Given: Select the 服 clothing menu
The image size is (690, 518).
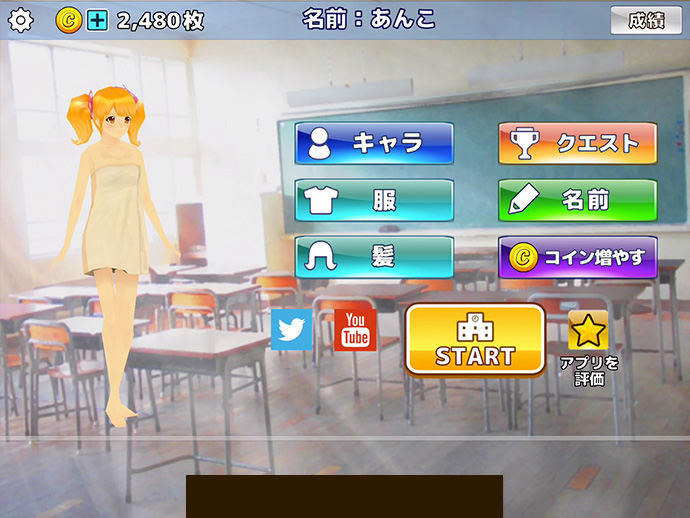Looking at the screenshot, I should 374,200.
